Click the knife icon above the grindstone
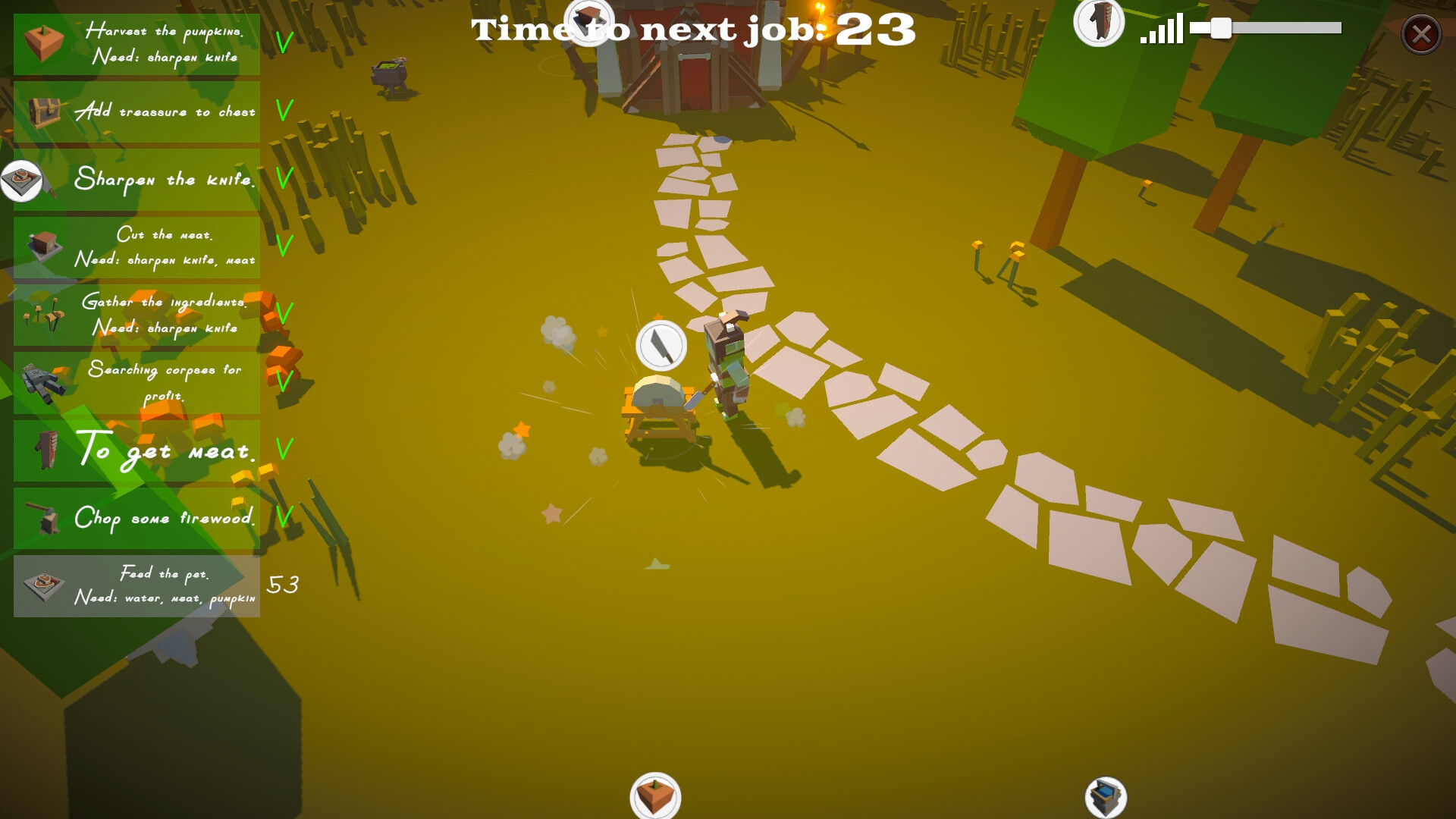Viewport: 1456px width, 819px height. [661, 346]
